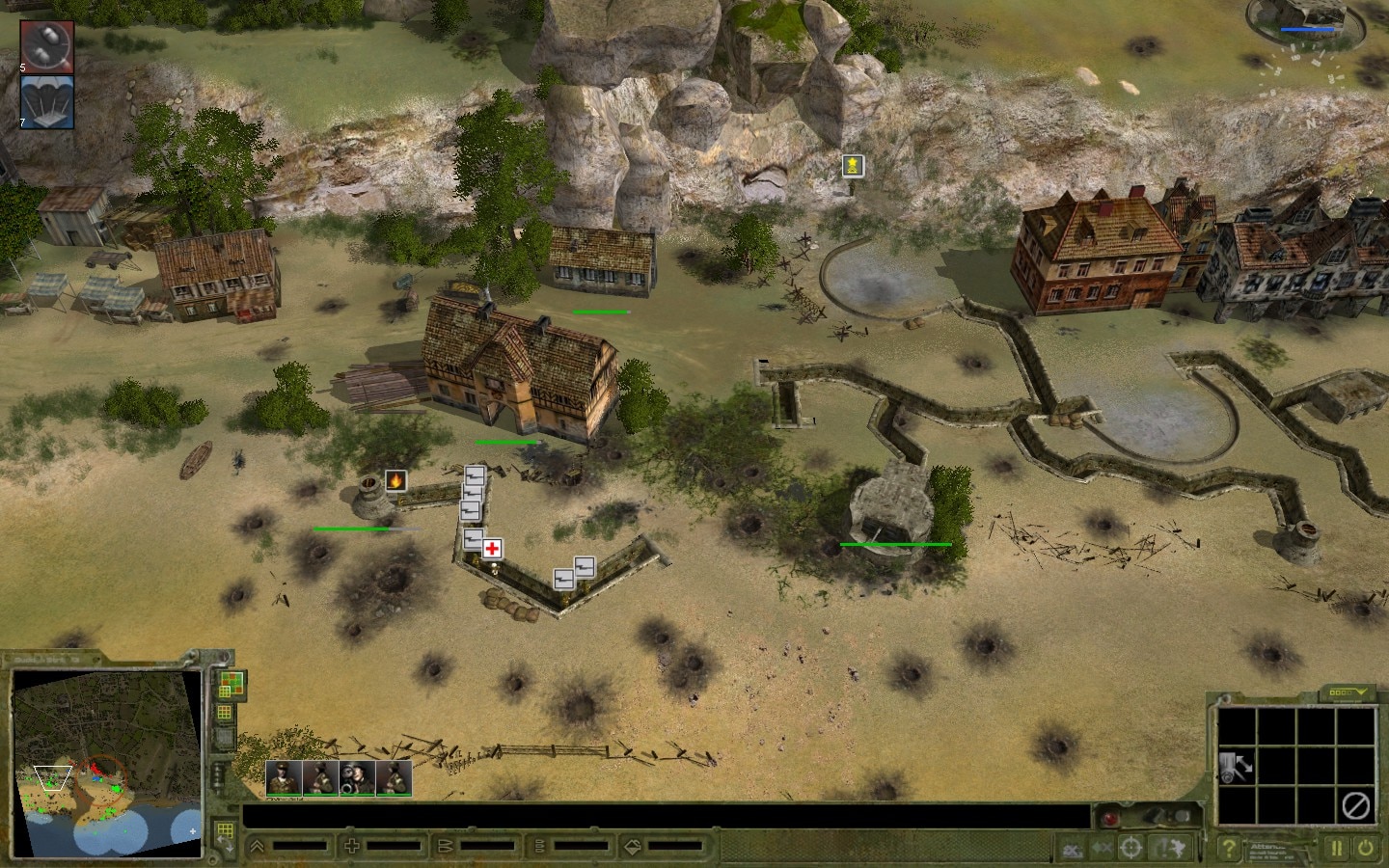Select the helmeted soldier portrait holding binoculars
Viewport: 1389px width, 868px height.
pos(357,778)
